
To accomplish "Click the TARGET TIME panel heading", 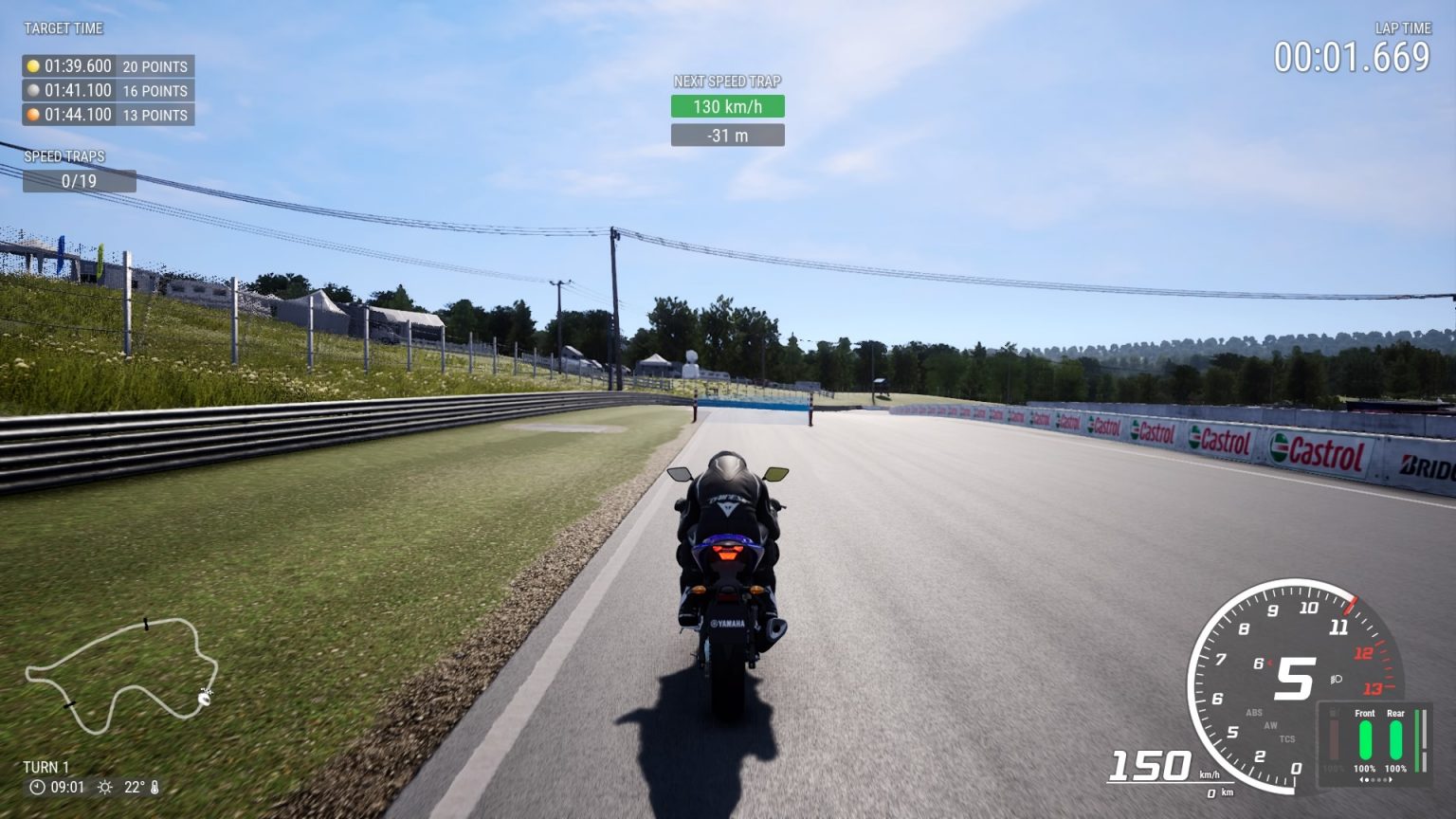I will (63, 27).
